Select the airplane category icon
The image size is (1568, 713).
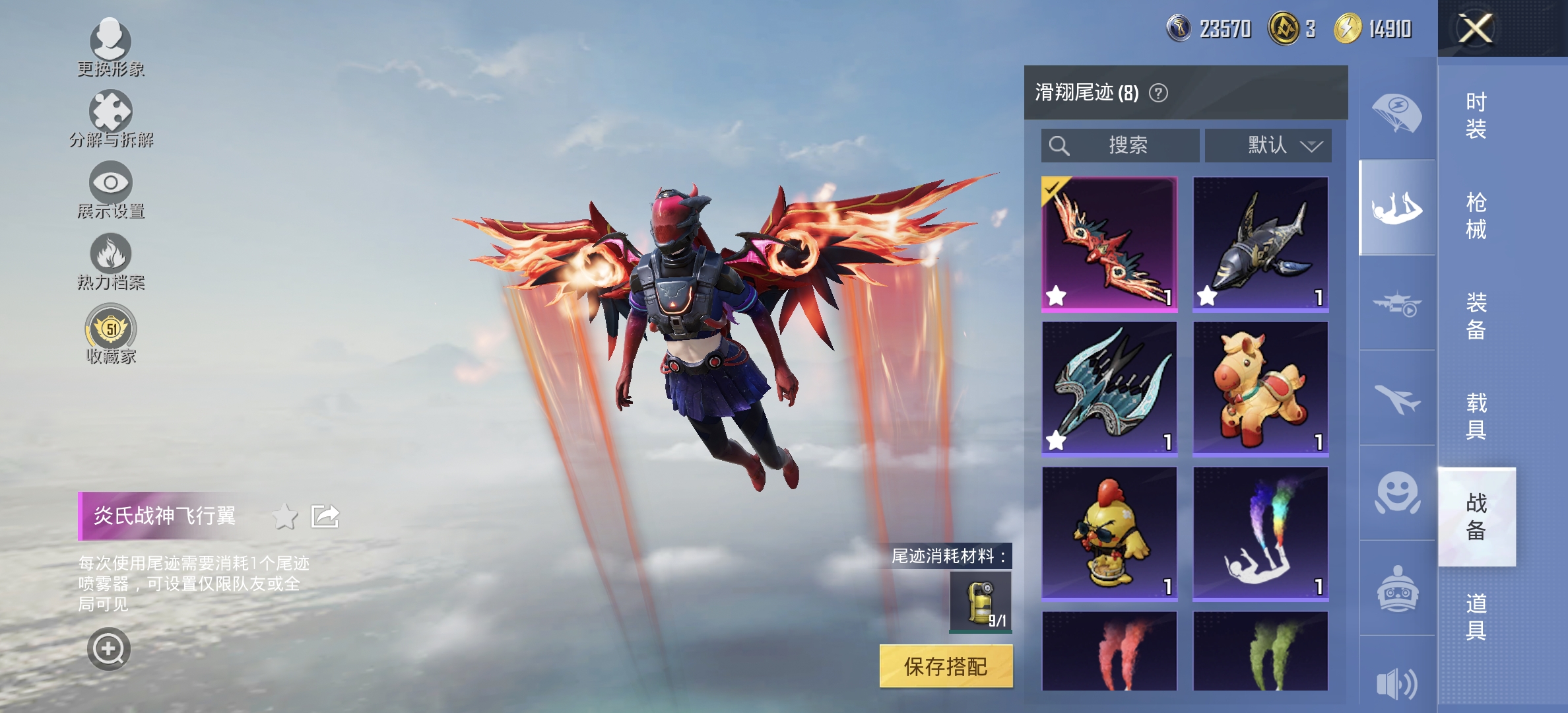coord(1397,396)
